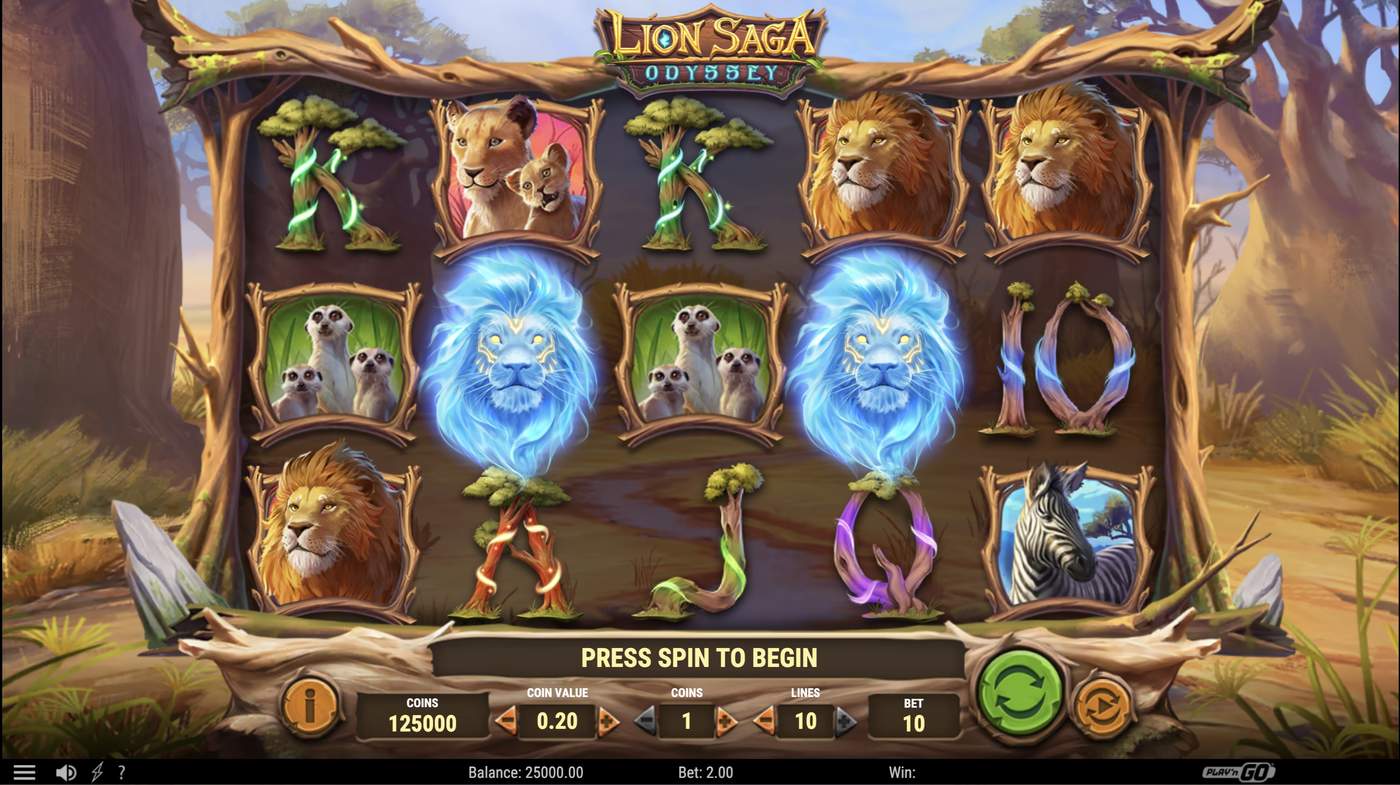Increase the lines to bet on

[844, 718]
